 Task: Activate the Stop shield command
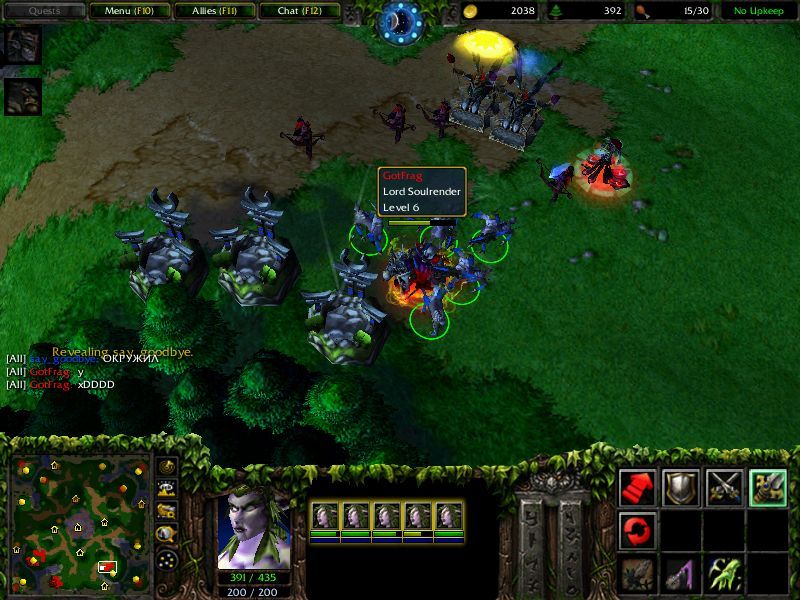pos(681,487)
